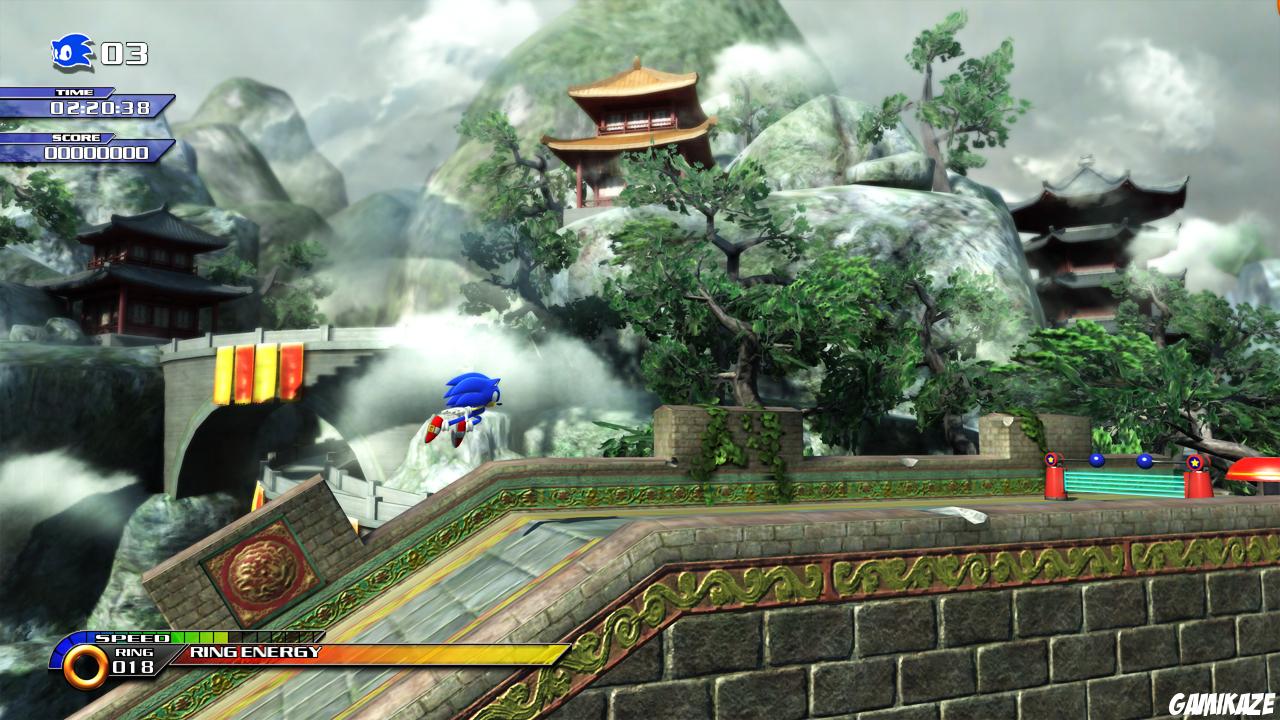Click the green speed meter slider
Image resolution: width=1280 pixels, height=720 pixels.
(x=200, y=635)
